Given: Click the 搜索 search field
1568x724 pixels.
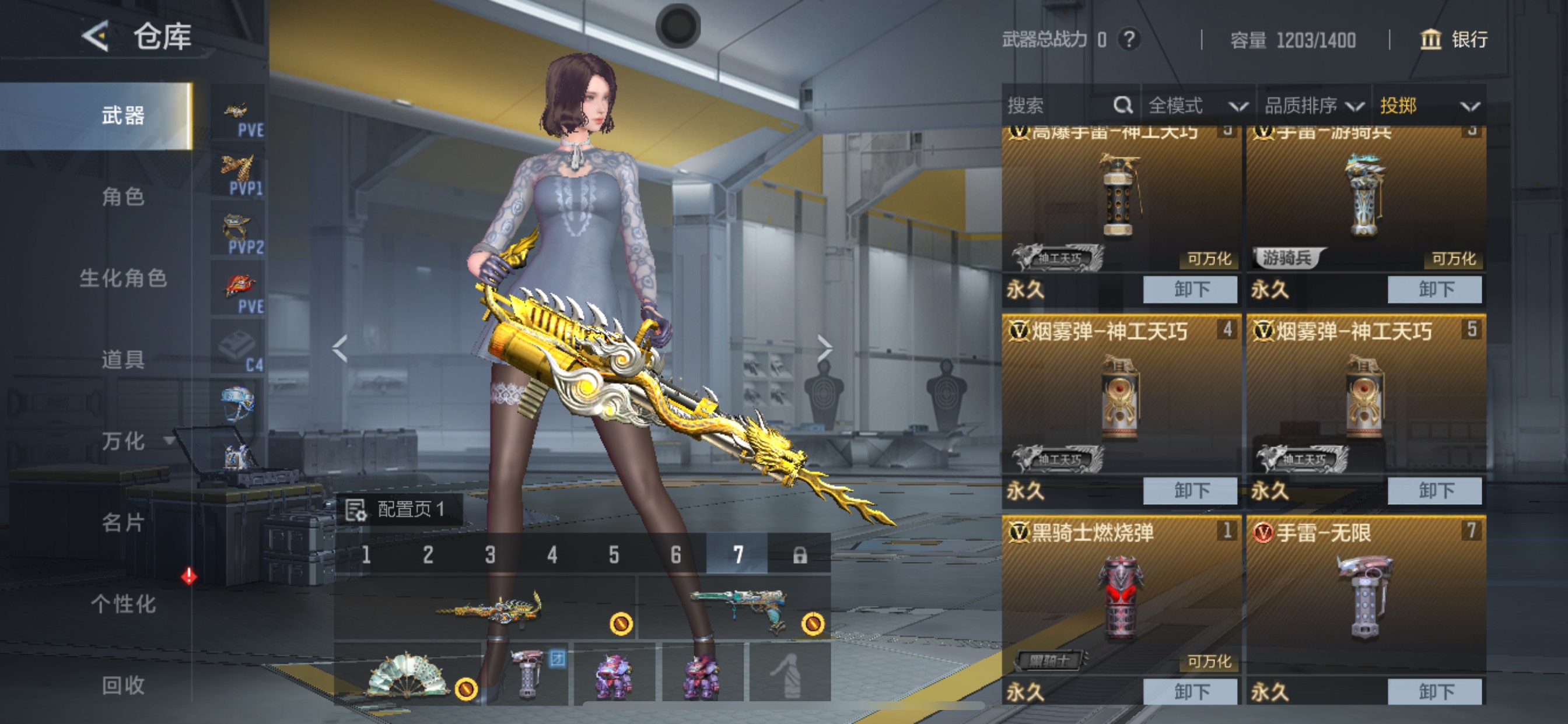Looking at the screenshot, I should click(x=1059, y=106).
